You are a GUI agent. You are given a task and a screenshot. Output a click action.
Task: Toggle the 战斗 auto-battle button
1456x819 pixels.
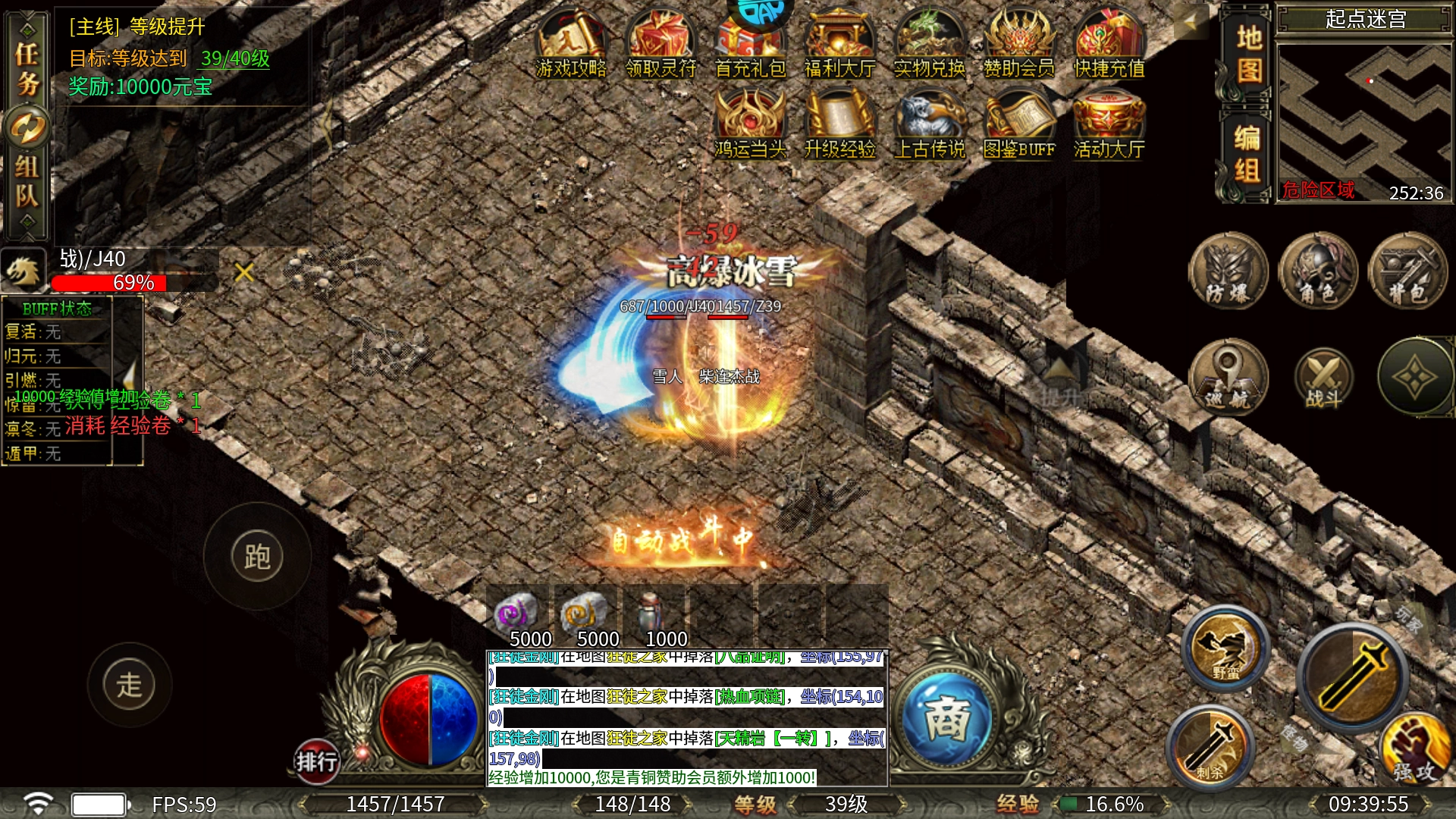[1323, 379]
